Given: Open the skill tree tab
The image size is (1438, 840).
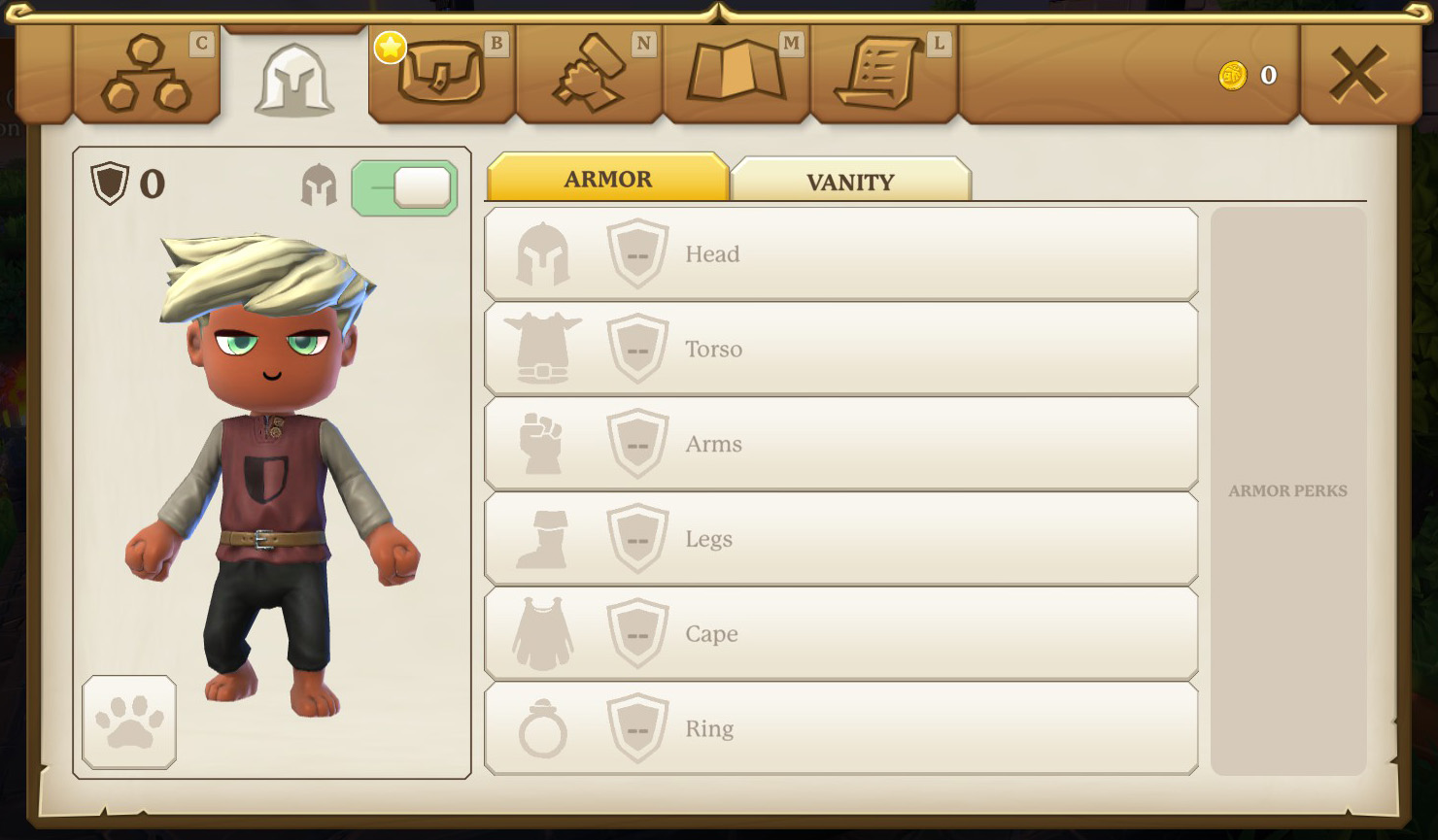Looking at the screenshot, I should tap(147, 75).
